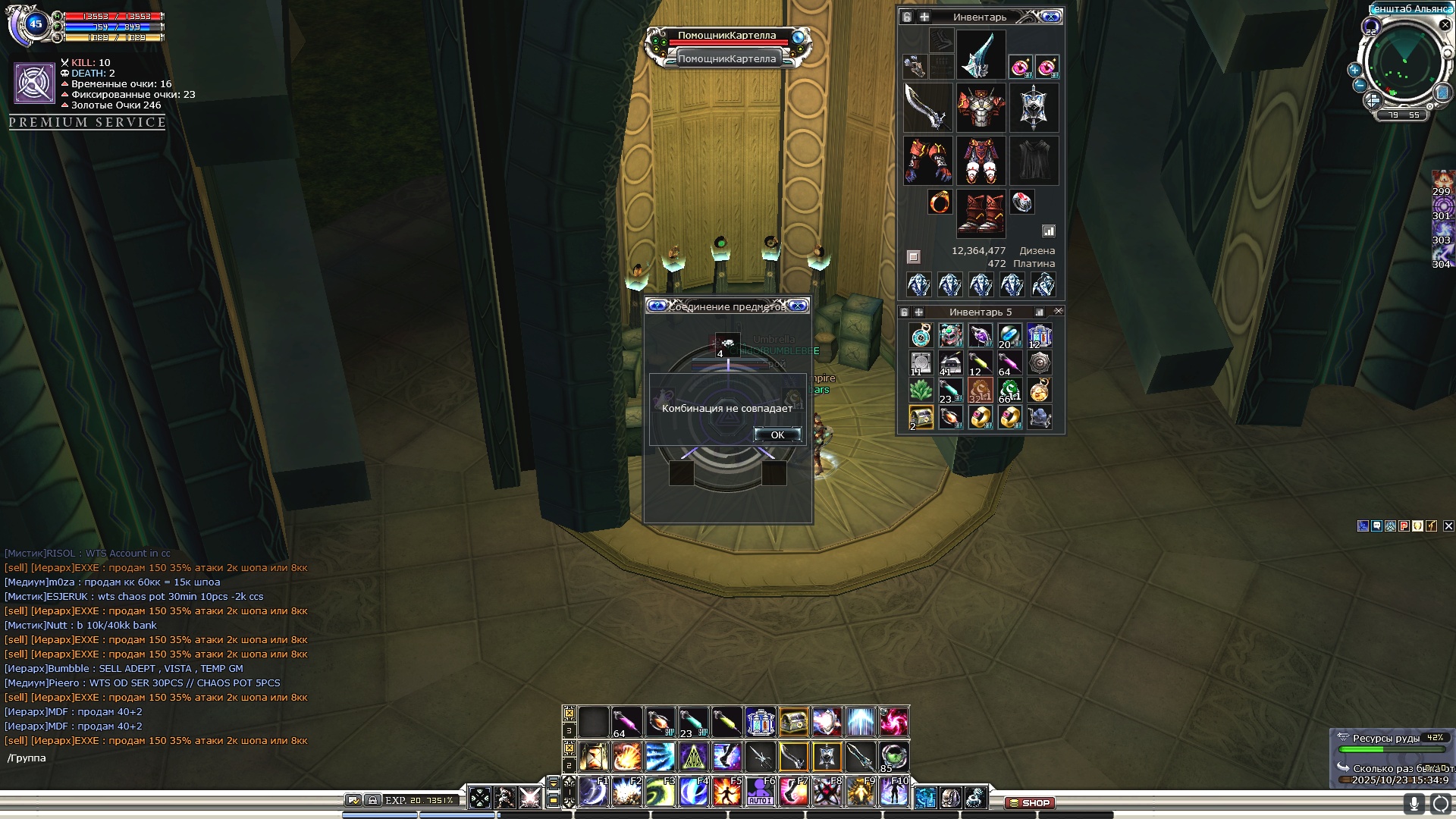Click the PREMIUM SERVICE label
1456x819 pixels.
click(x=87, y=122)
